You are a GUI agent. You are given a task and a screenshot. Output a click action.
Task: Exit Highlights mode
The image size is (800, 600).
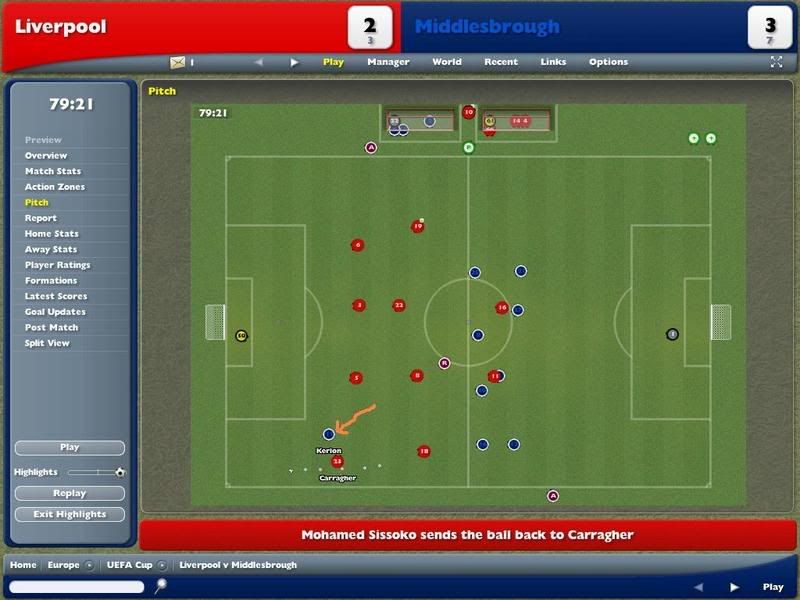tap(70, 514)
